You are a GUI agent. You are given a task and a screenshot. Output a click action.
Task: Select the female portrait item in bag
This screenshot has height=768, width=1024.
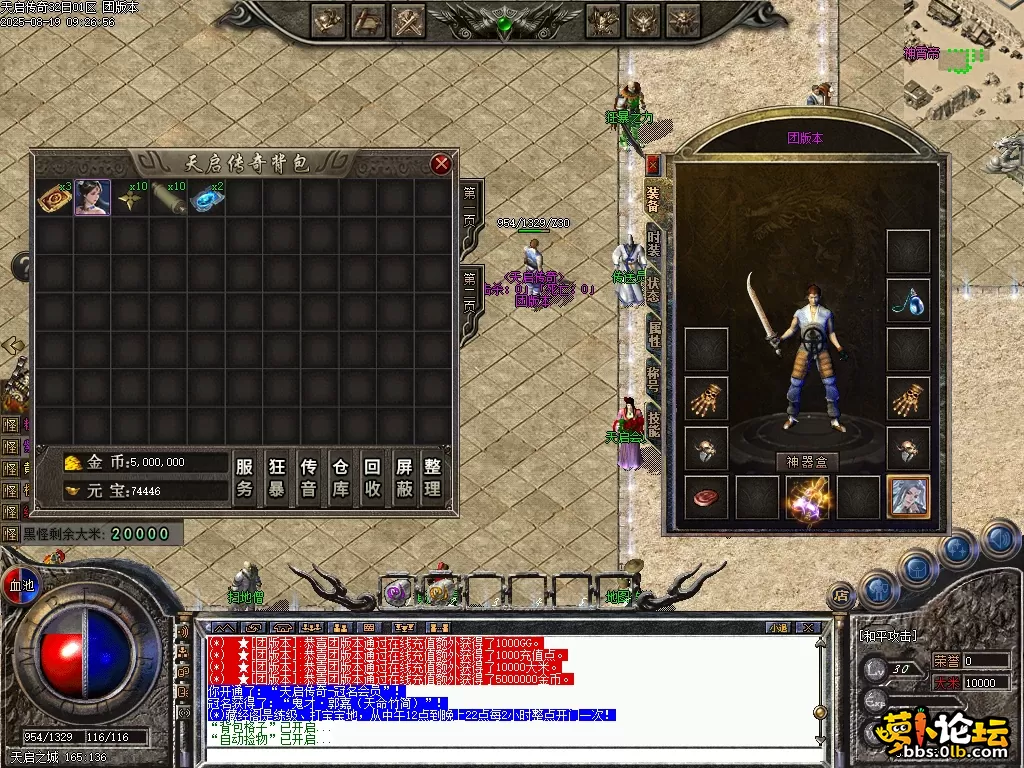click(x=93, y=198)
